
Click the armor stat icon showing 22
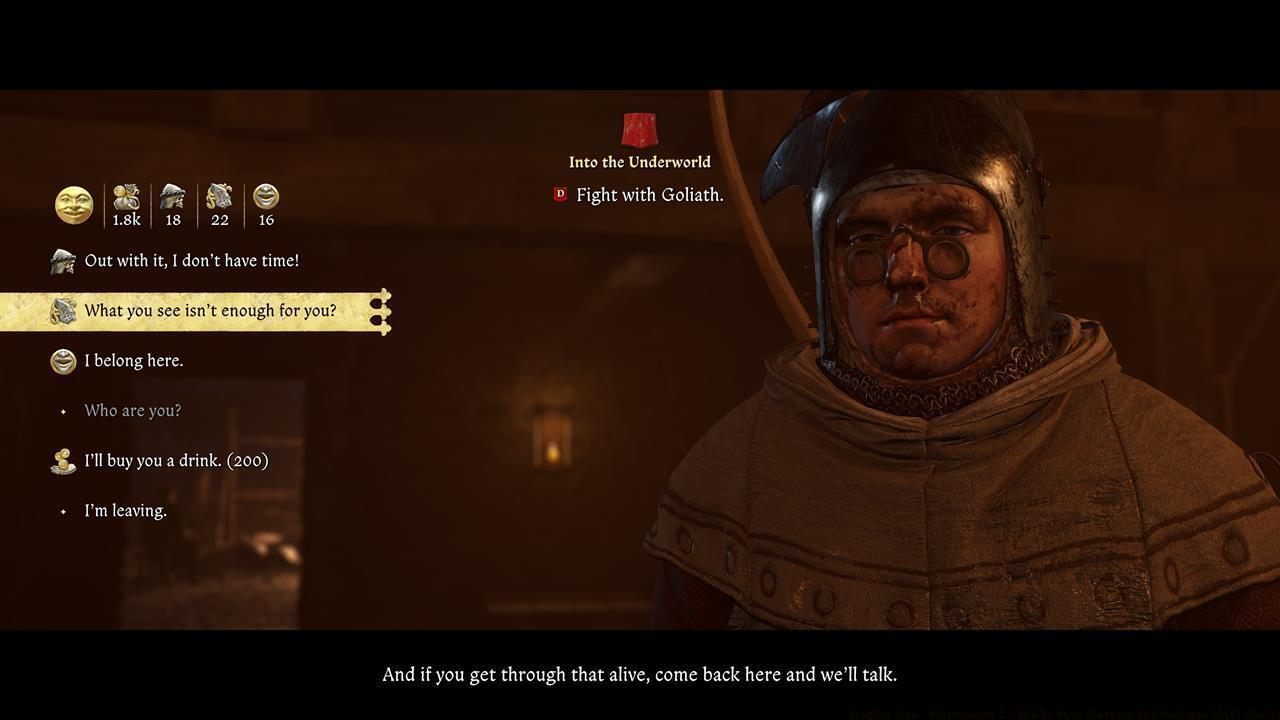click(x=220, y=196)
